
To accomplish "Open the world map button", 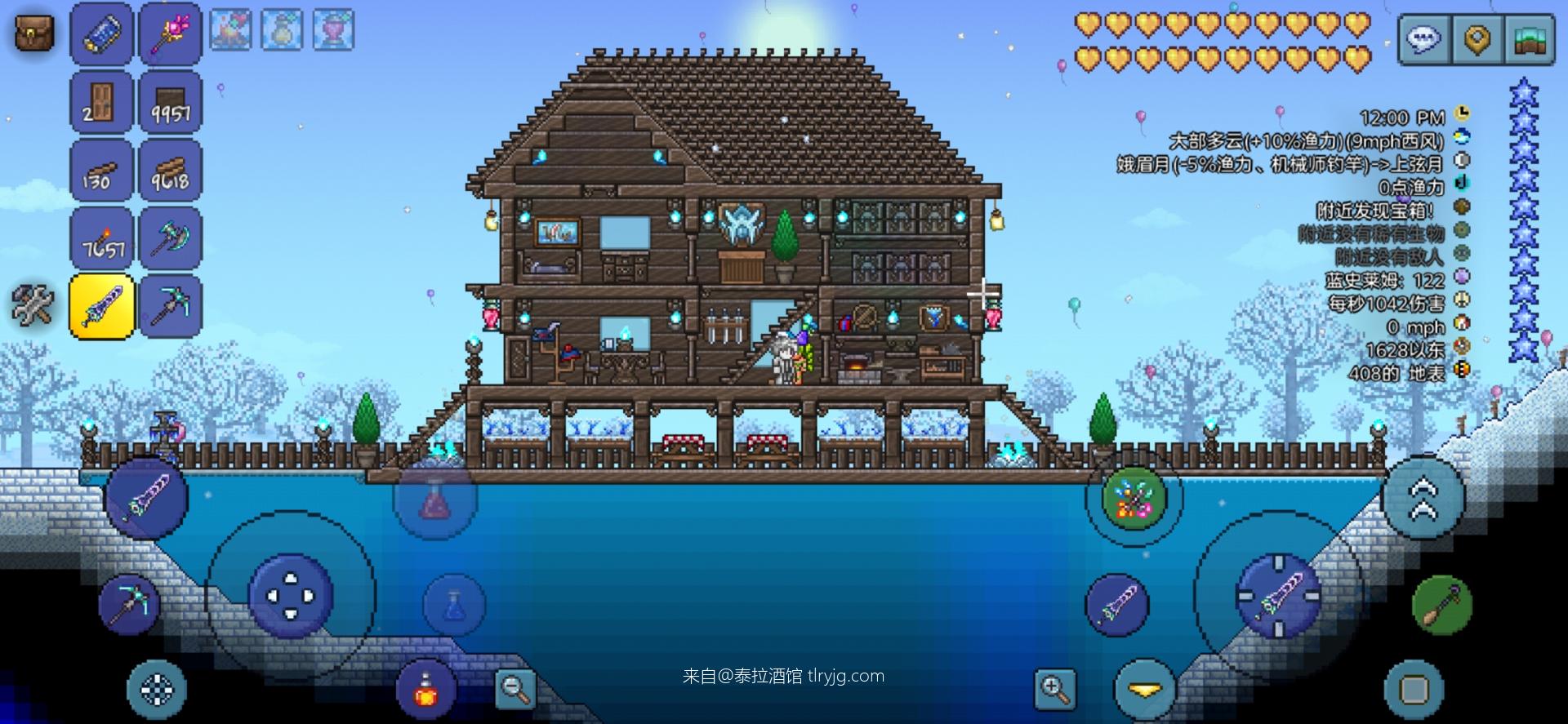I will [x=1529, y=38].
